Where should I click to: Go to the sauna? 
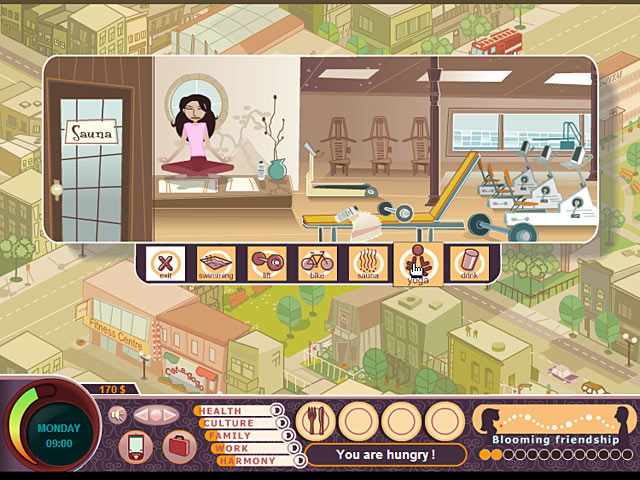click(x=368, y=265)
